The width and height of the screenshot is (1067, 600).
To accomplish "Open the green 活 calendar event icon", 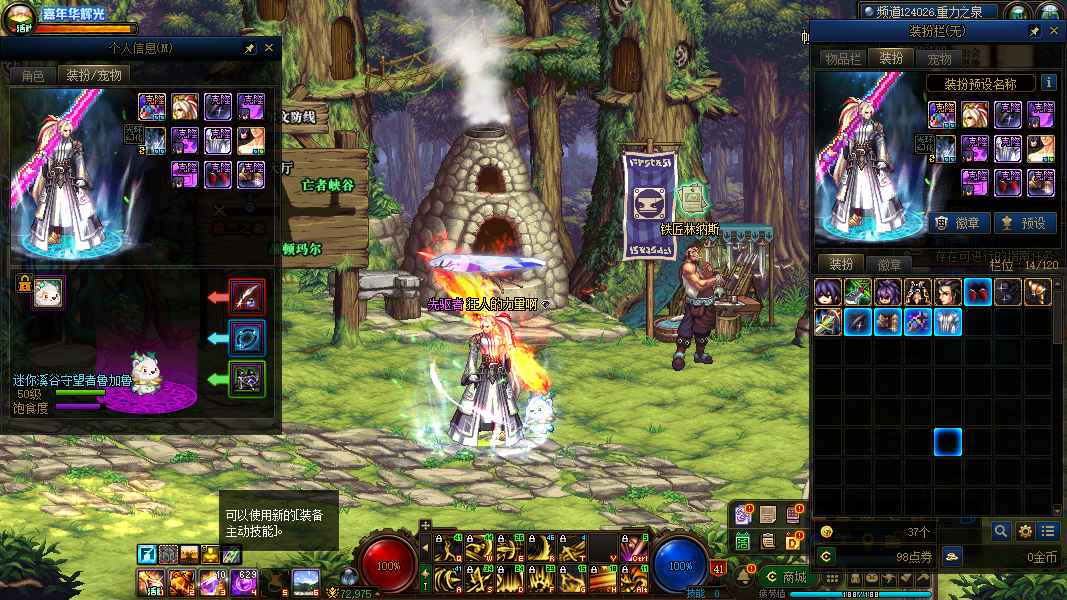I will pyautogui.click(x=743, y=541).
